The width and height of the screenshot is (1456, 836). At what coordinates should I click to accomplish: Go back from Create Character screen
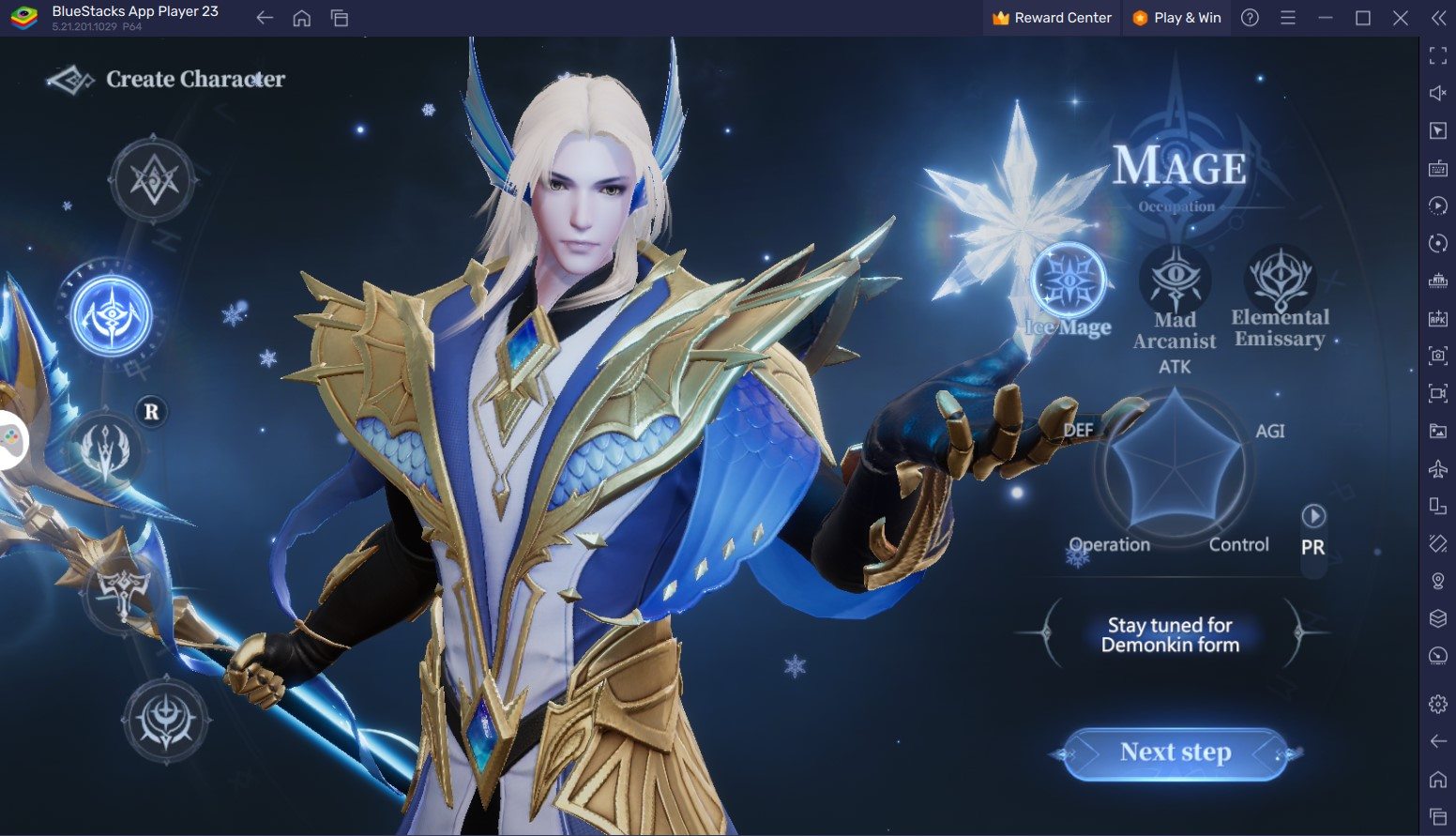(70, 81)
